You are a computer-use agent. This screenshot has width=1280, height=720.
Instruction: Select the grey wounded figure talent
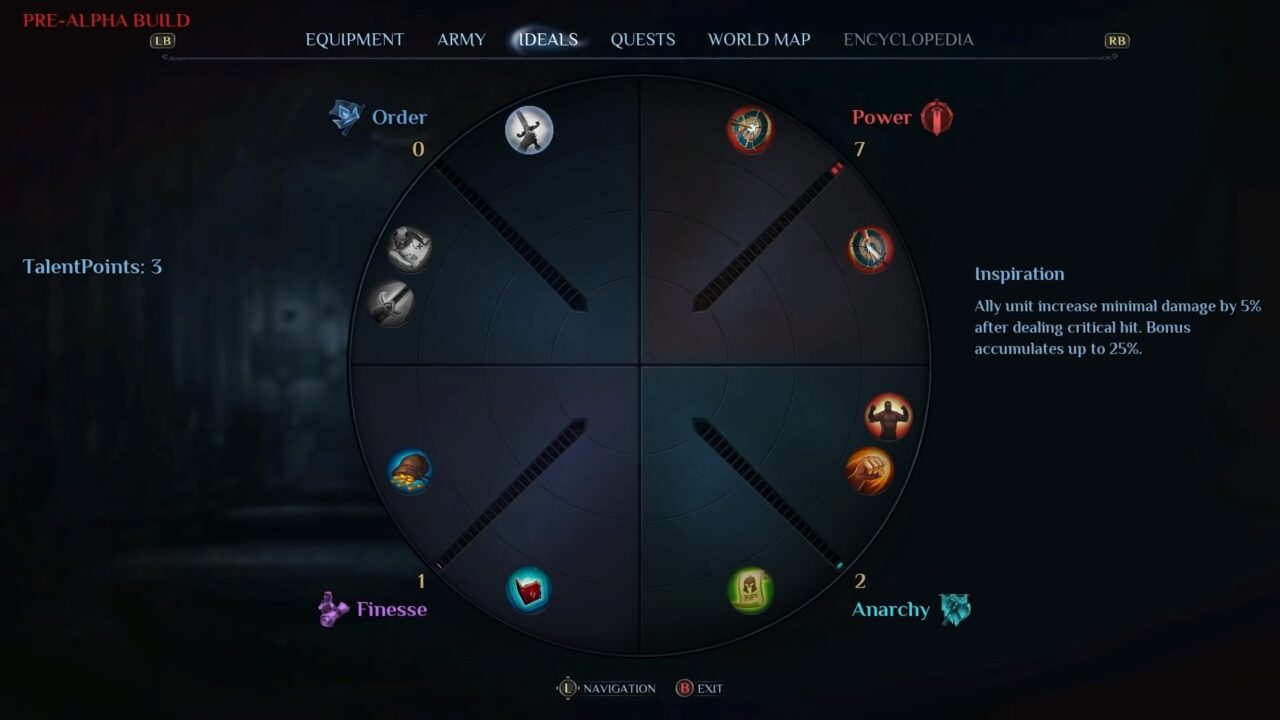(409, 249)
